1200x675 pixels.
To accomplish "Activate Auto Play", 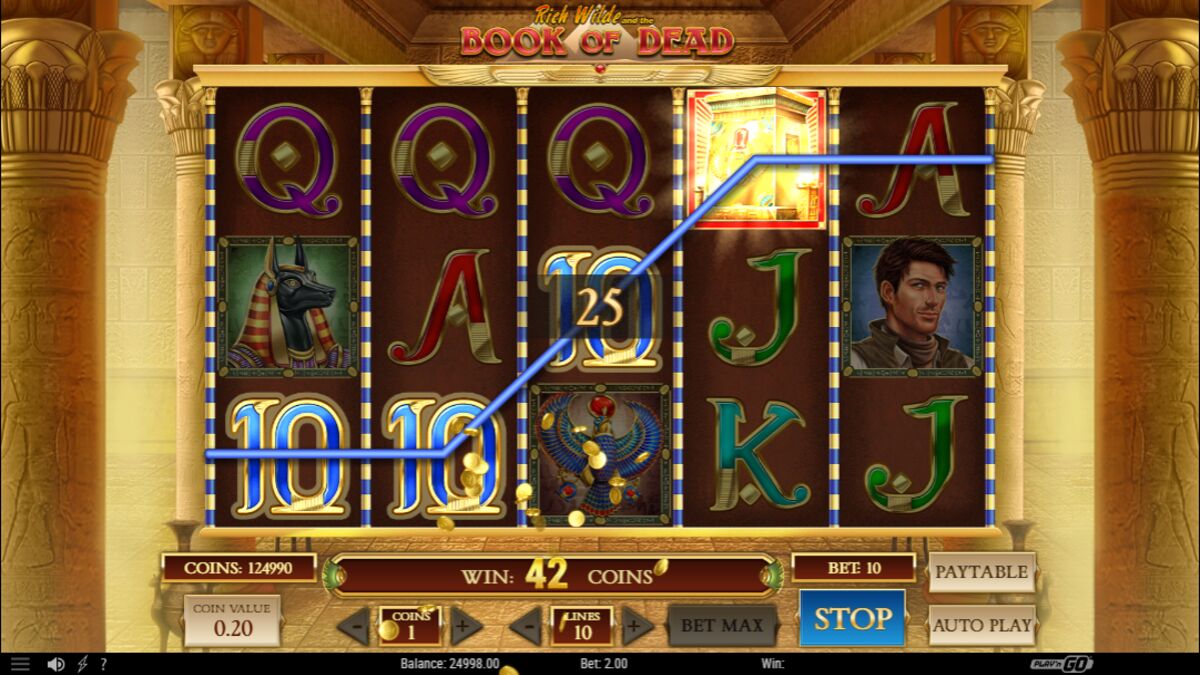I will tap(981, 626).
